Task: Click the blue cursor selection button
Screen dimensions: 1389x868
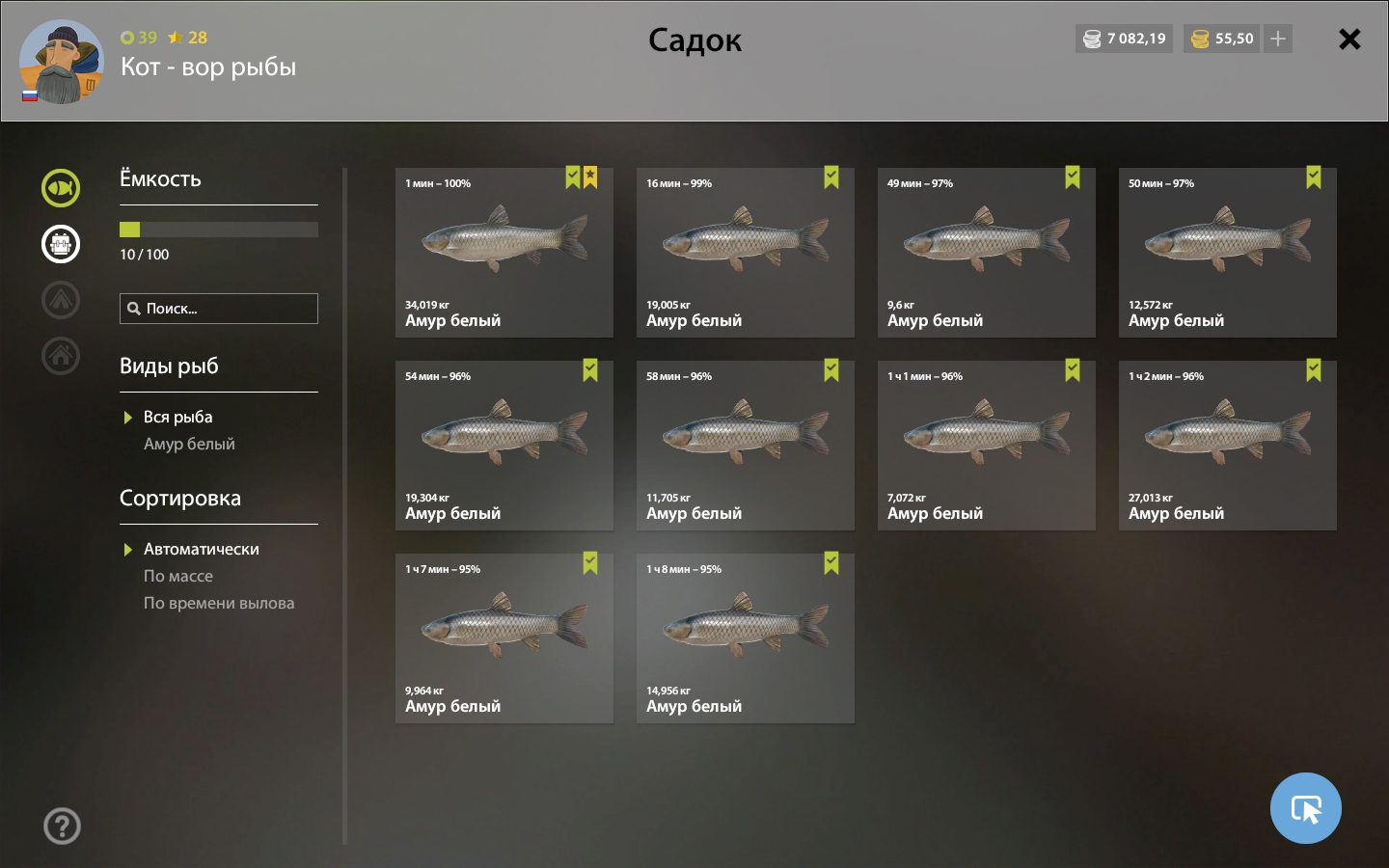Action: (1305, 808)
